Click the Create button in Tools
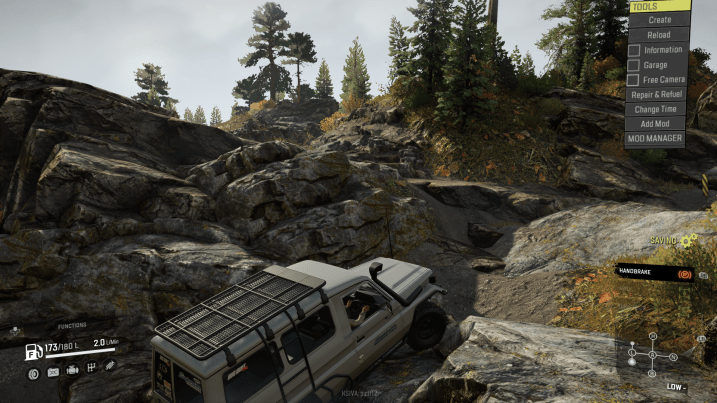This screenshot has width=717, height=403. click(x=659, y=19)
